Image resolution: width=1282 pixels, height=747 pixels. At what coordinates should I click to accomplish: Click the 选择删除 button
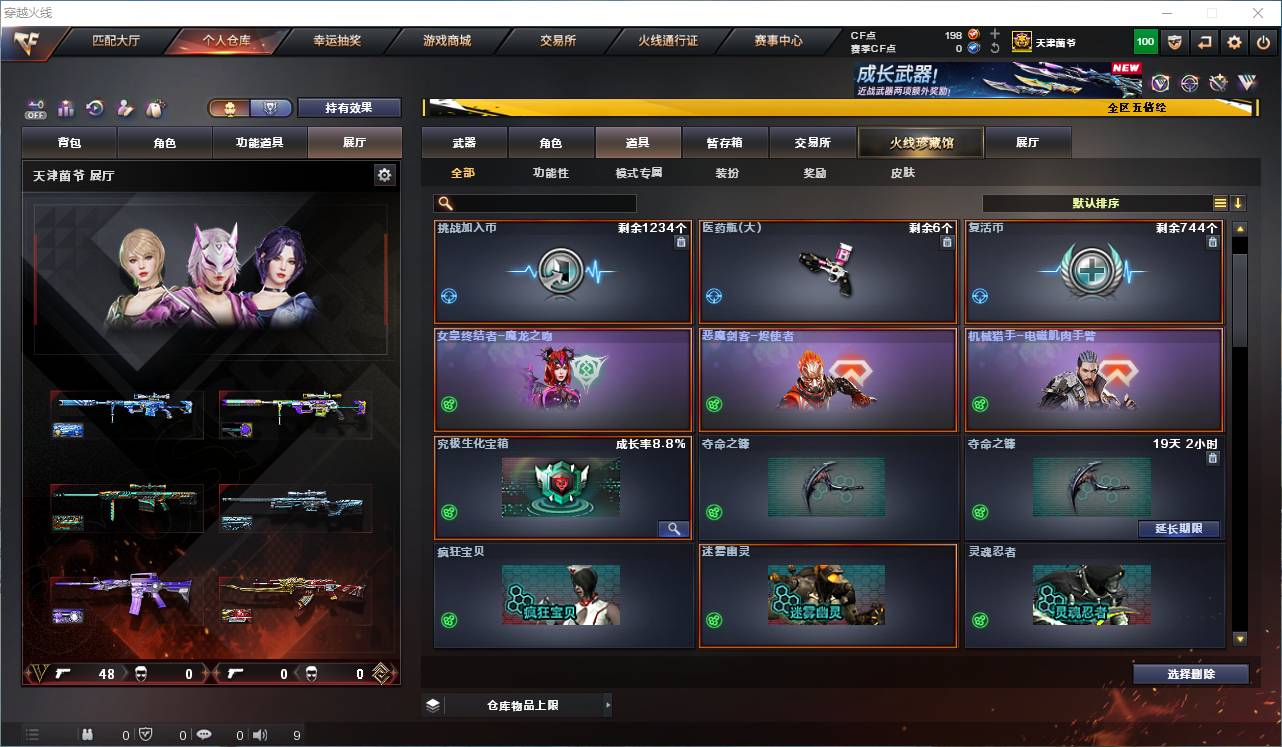[1190, 673]
